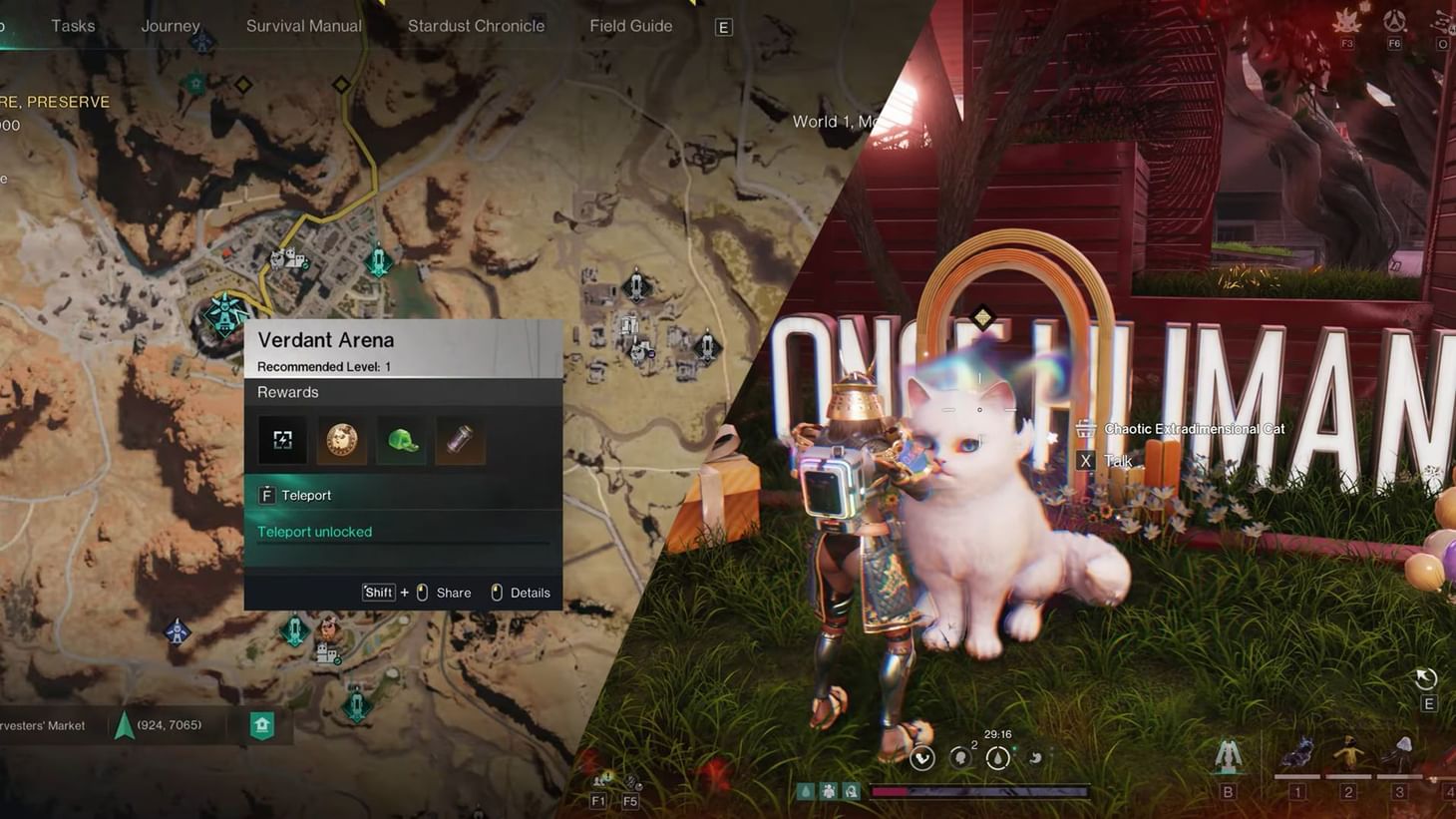Select the first reward thumbnail under Rewards
1456x819 pixels.
click(x=282, y=439)
